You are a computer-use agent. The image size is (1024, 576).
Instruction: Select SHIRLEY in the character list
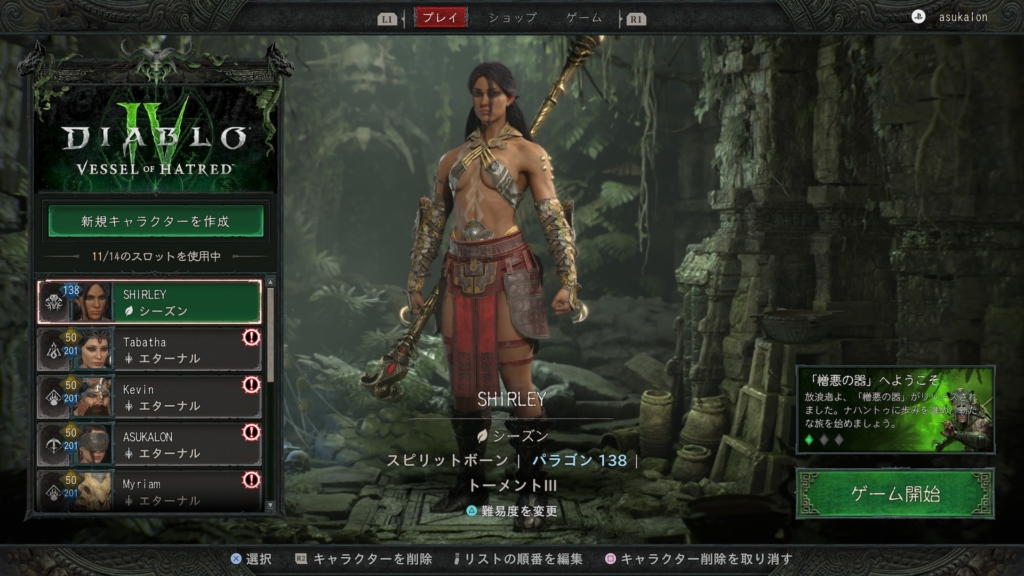tap(150, 302)
